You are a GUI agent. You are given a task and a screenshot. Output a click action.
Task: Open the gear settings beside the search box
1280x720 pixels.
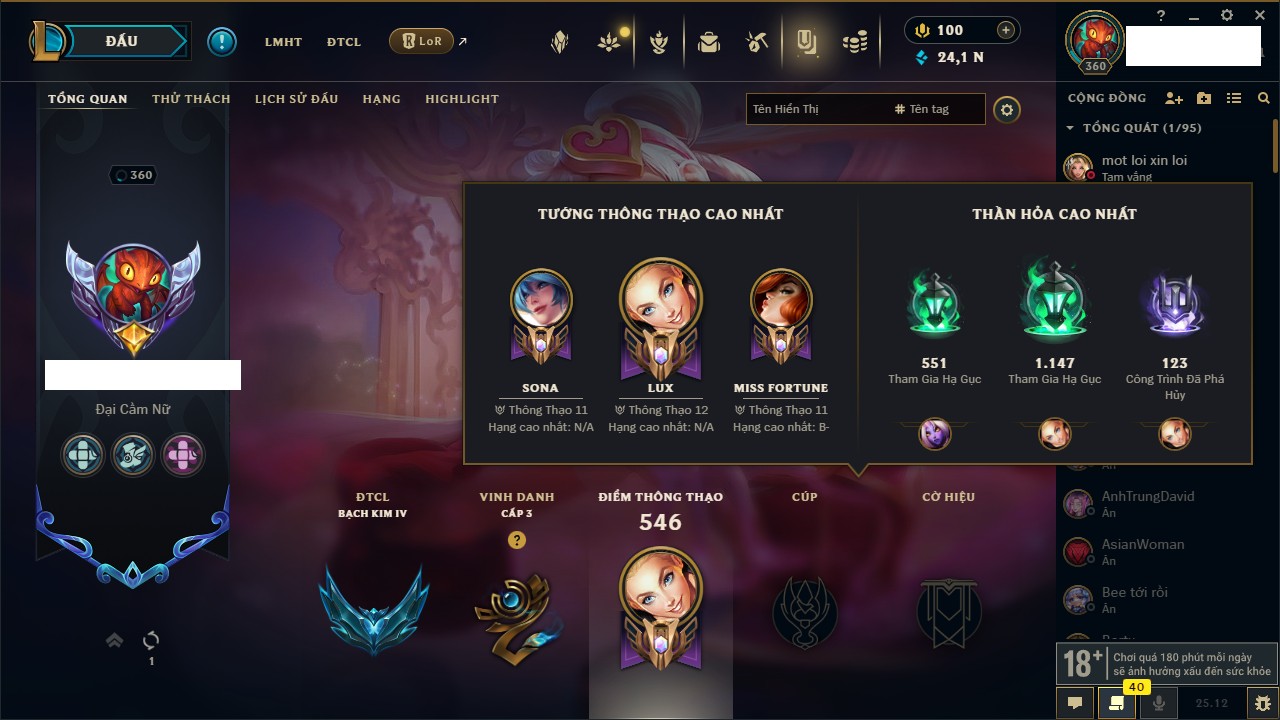click(x=1007, y=109)
